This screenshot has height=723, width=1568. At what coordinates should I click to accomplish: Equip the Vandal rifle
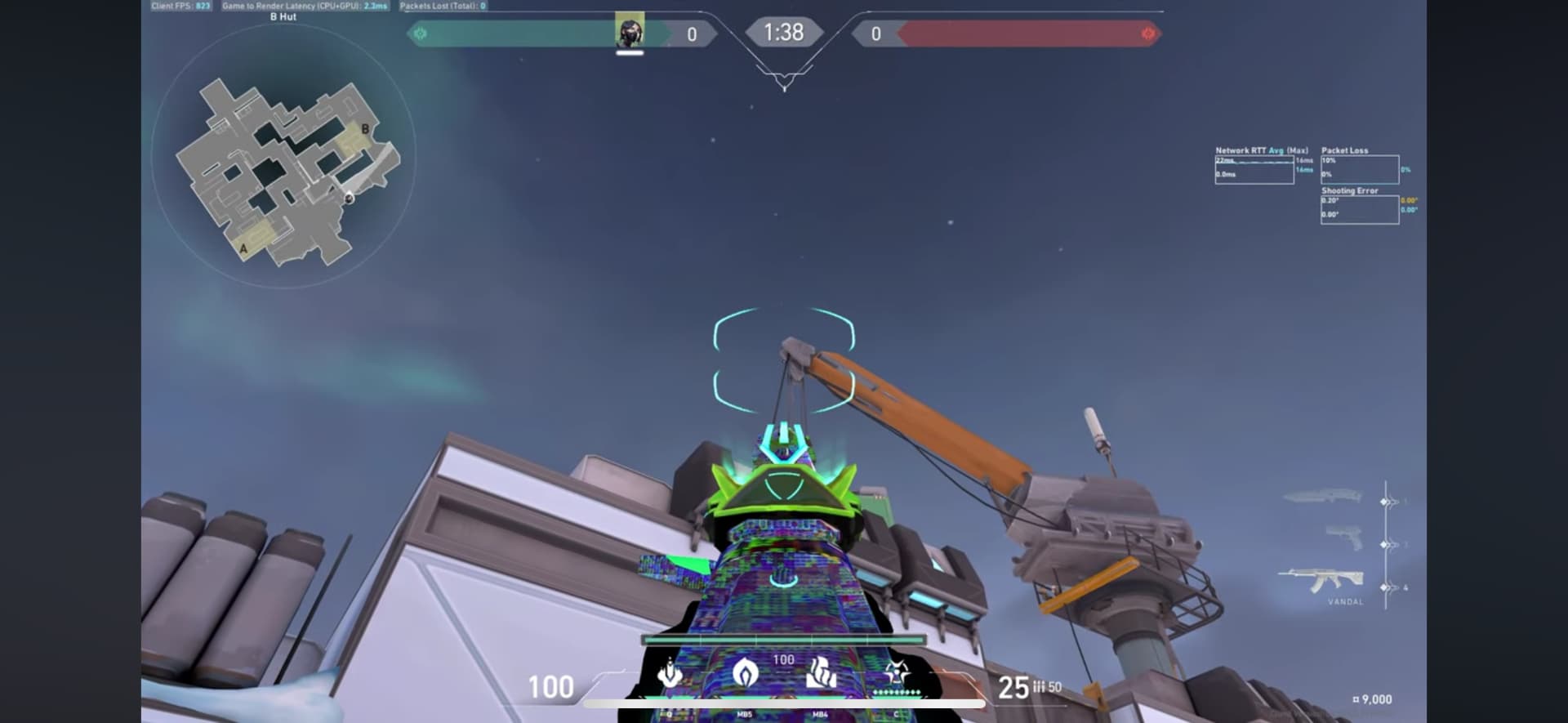pos(1321,580)
